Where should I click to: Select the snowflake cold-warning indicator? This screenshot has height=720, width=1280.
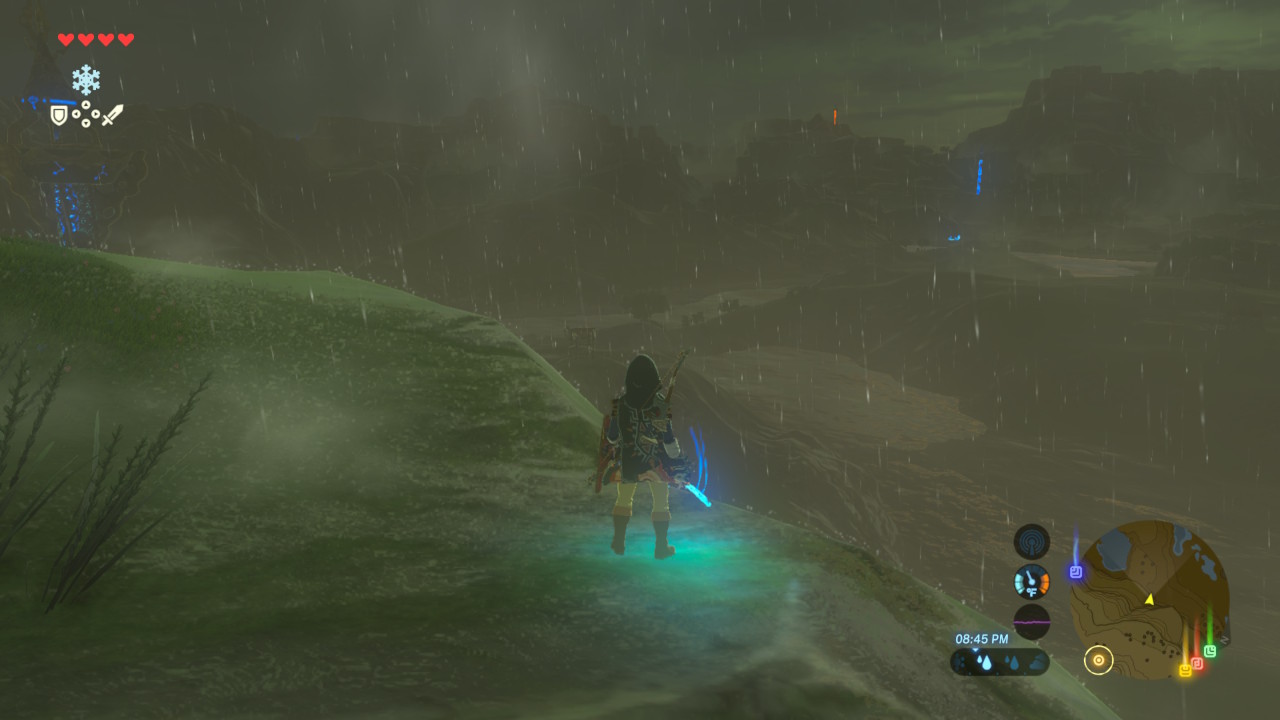click(86, 78)
